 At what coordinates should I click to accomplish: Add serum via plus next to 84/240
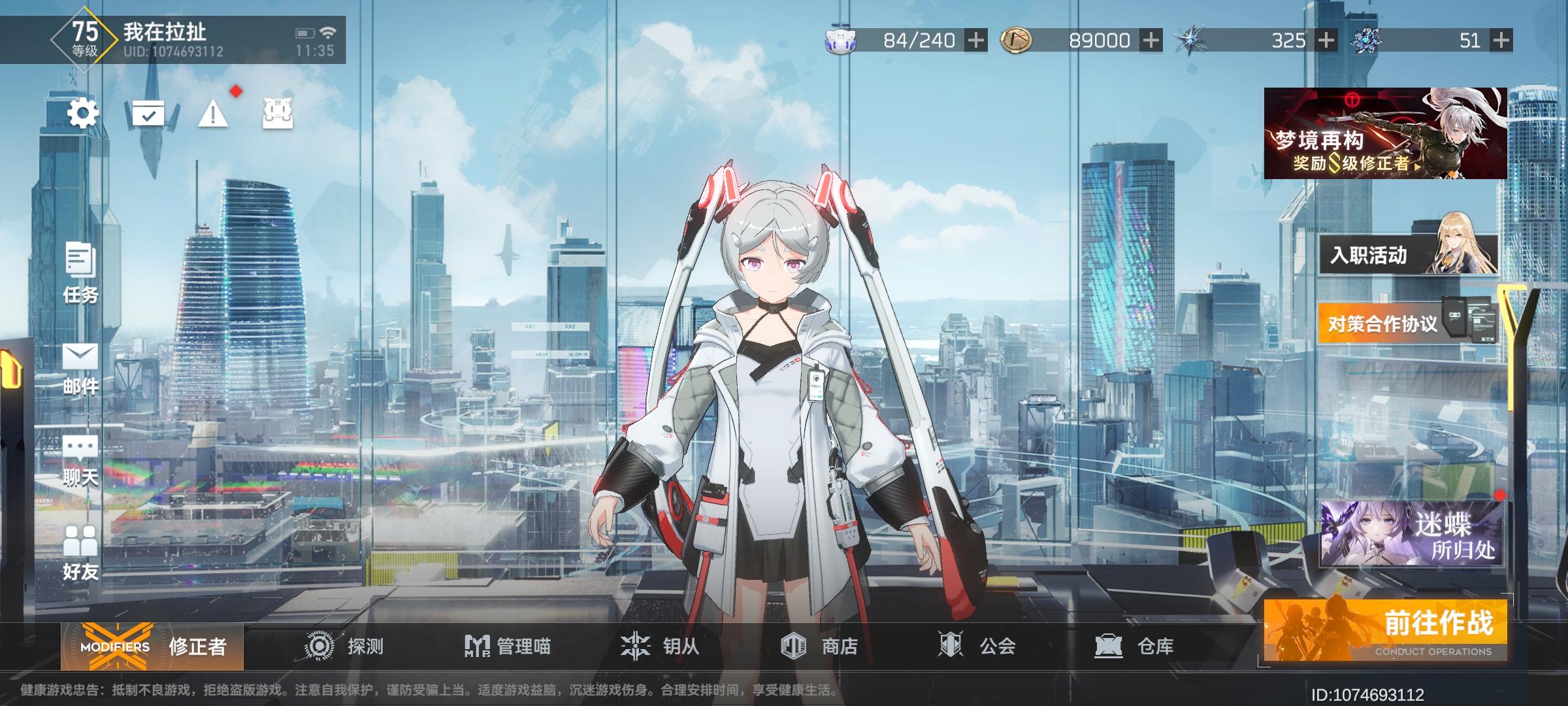click(975, 39)
